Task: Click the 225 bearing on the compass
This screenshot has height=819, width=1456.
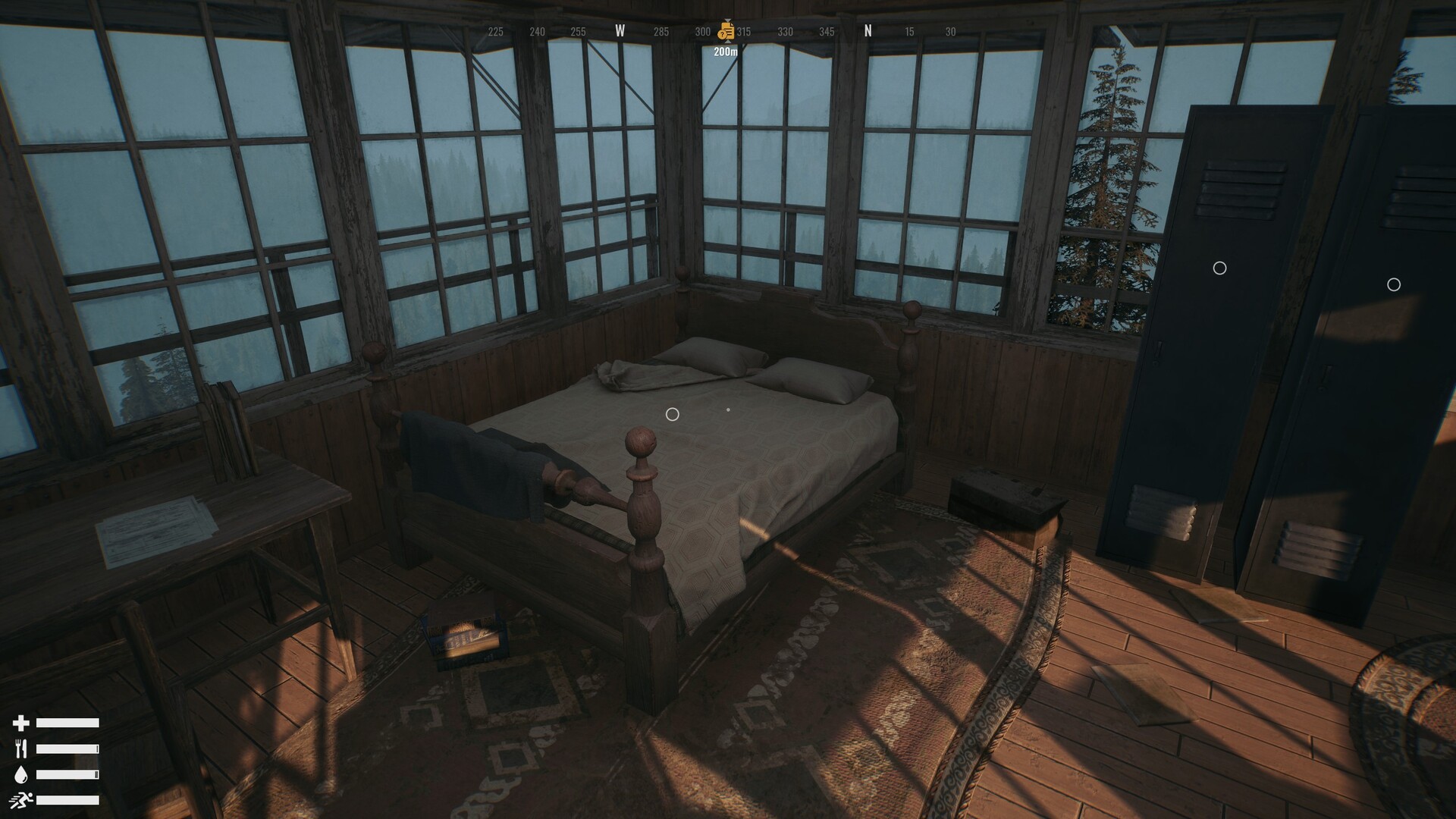Action: (495, 32)
